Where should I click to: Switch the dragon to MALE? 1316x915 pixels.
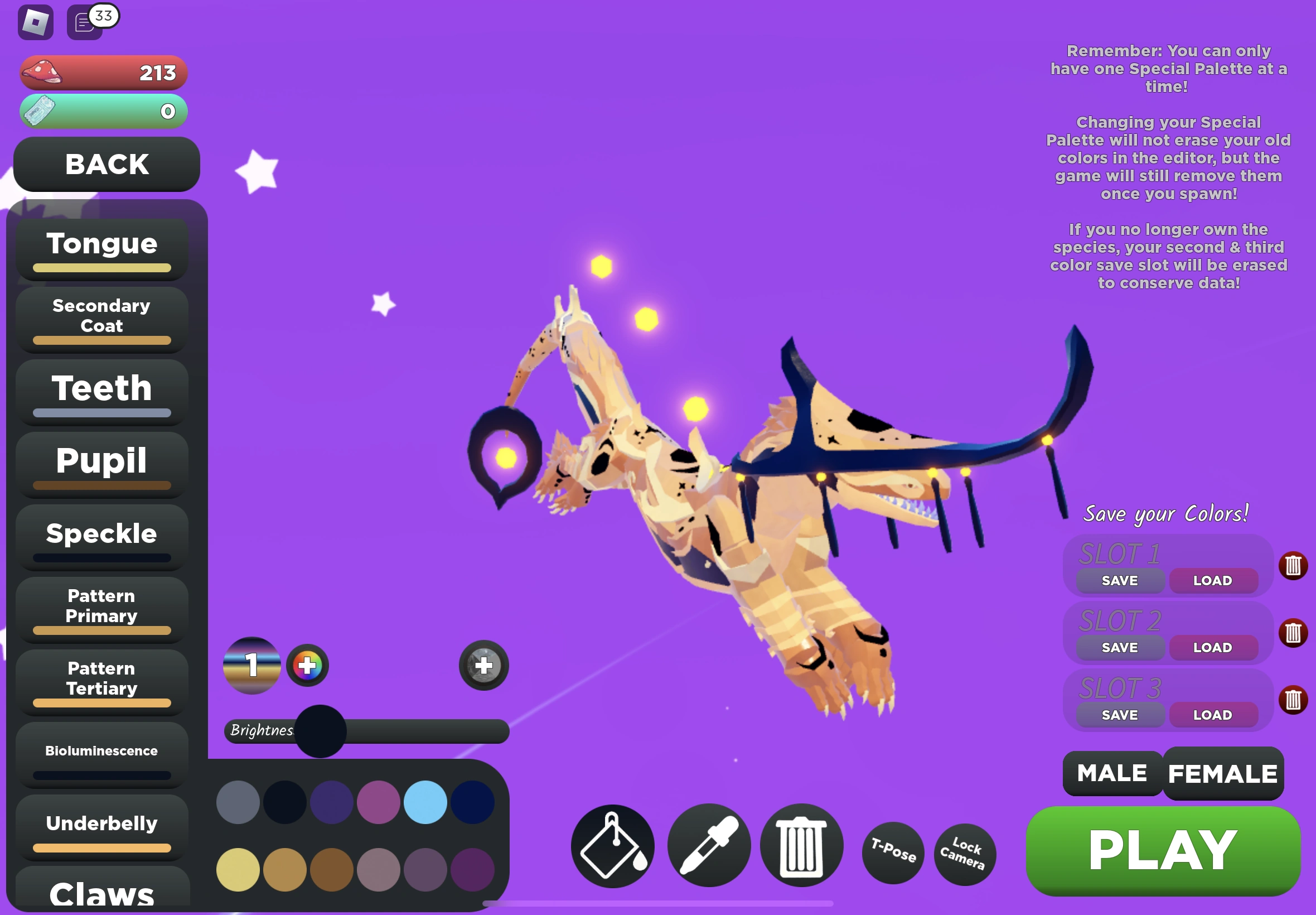pos(1111,773)
